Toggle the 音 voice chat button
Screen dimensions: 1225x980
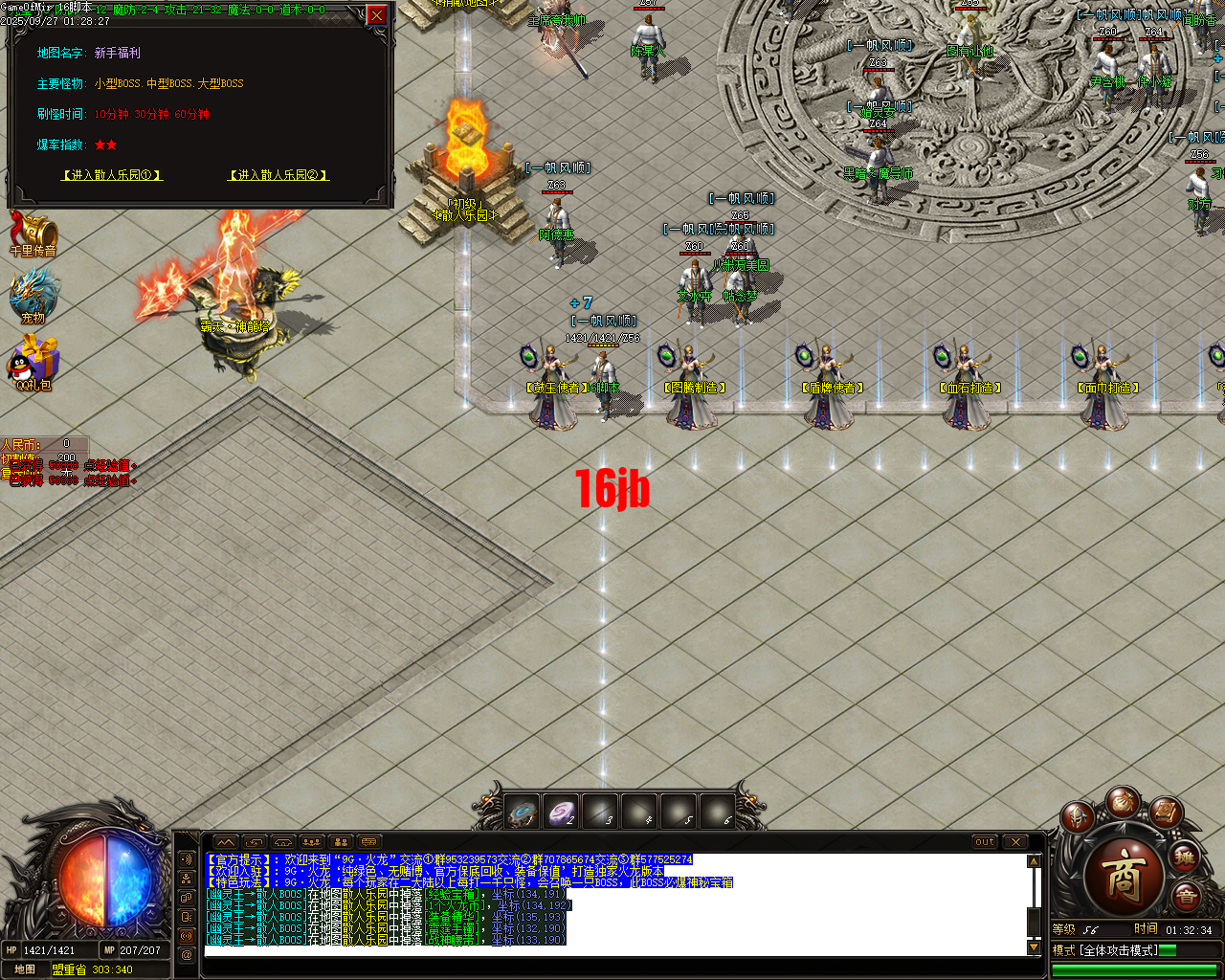pos(1185,896)
